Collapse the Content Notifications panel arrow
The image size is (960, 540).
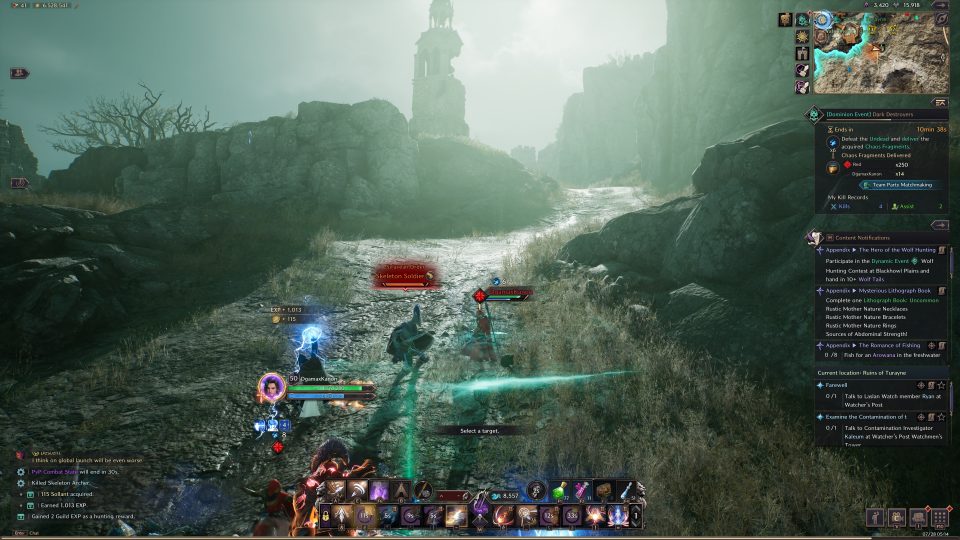939,225
